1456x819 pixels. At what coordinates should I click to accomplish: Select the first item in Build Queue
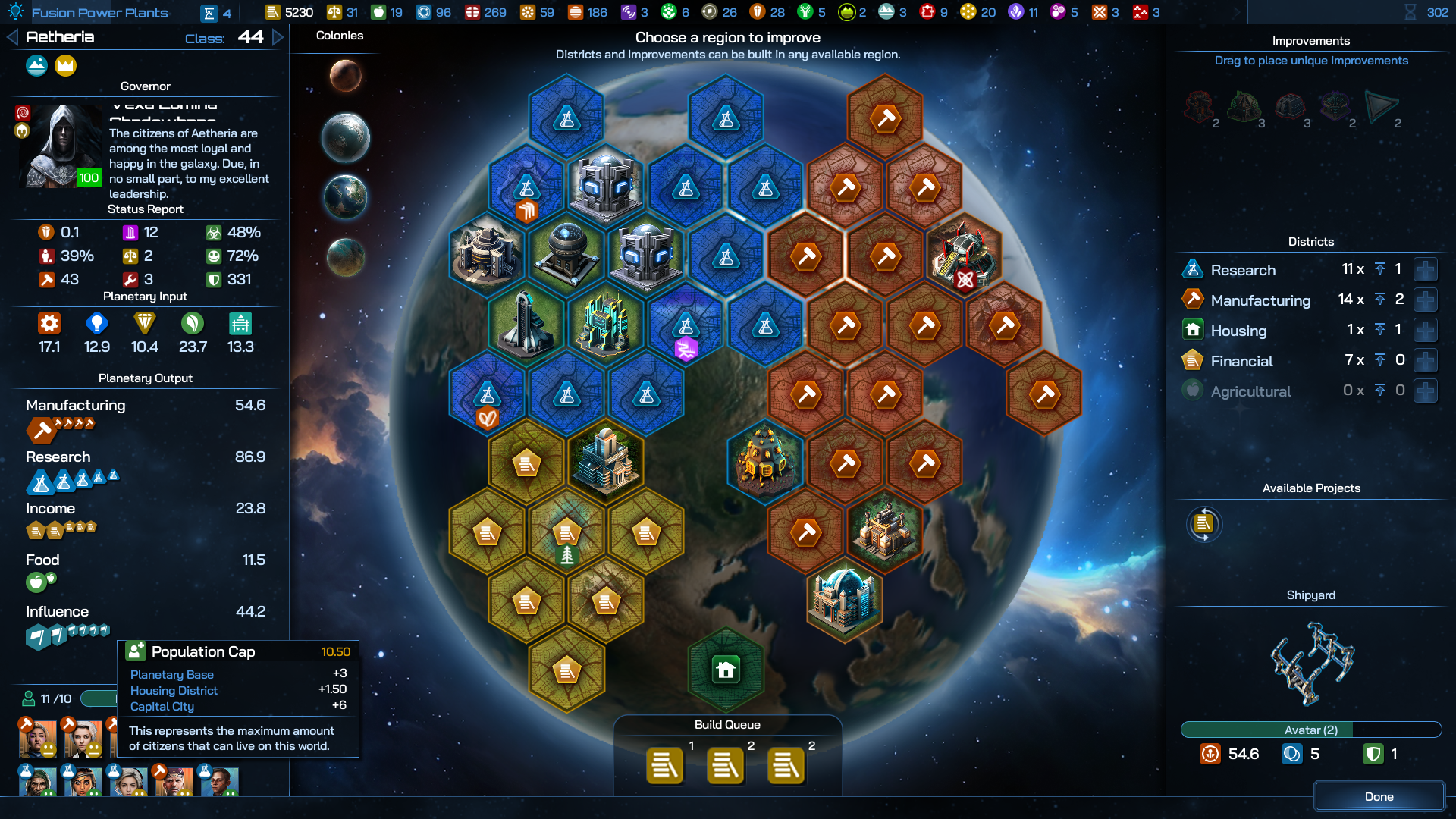tap(665, 764)
